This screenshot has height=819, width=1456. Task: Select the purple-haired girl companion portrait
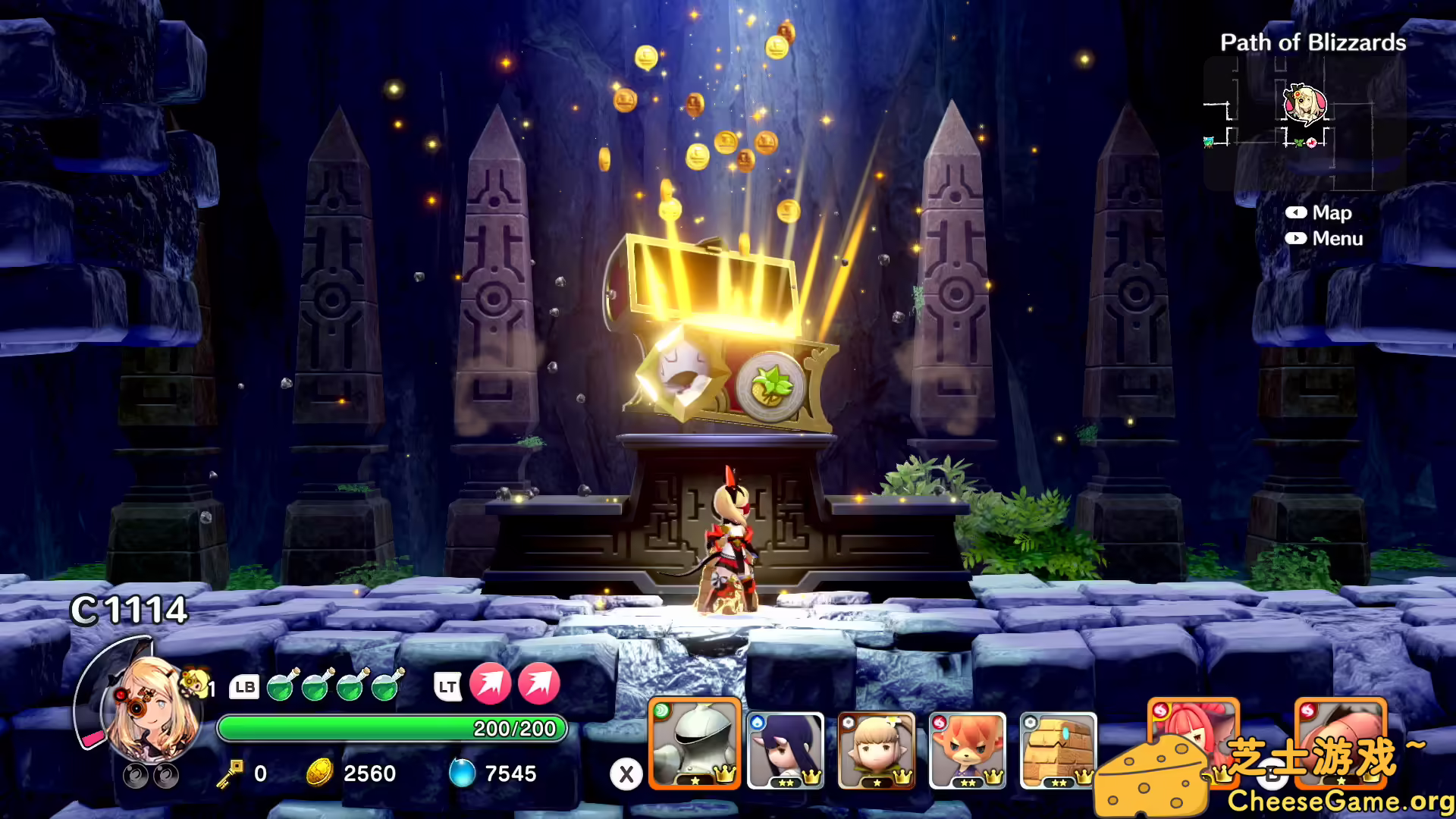[786, 751]
